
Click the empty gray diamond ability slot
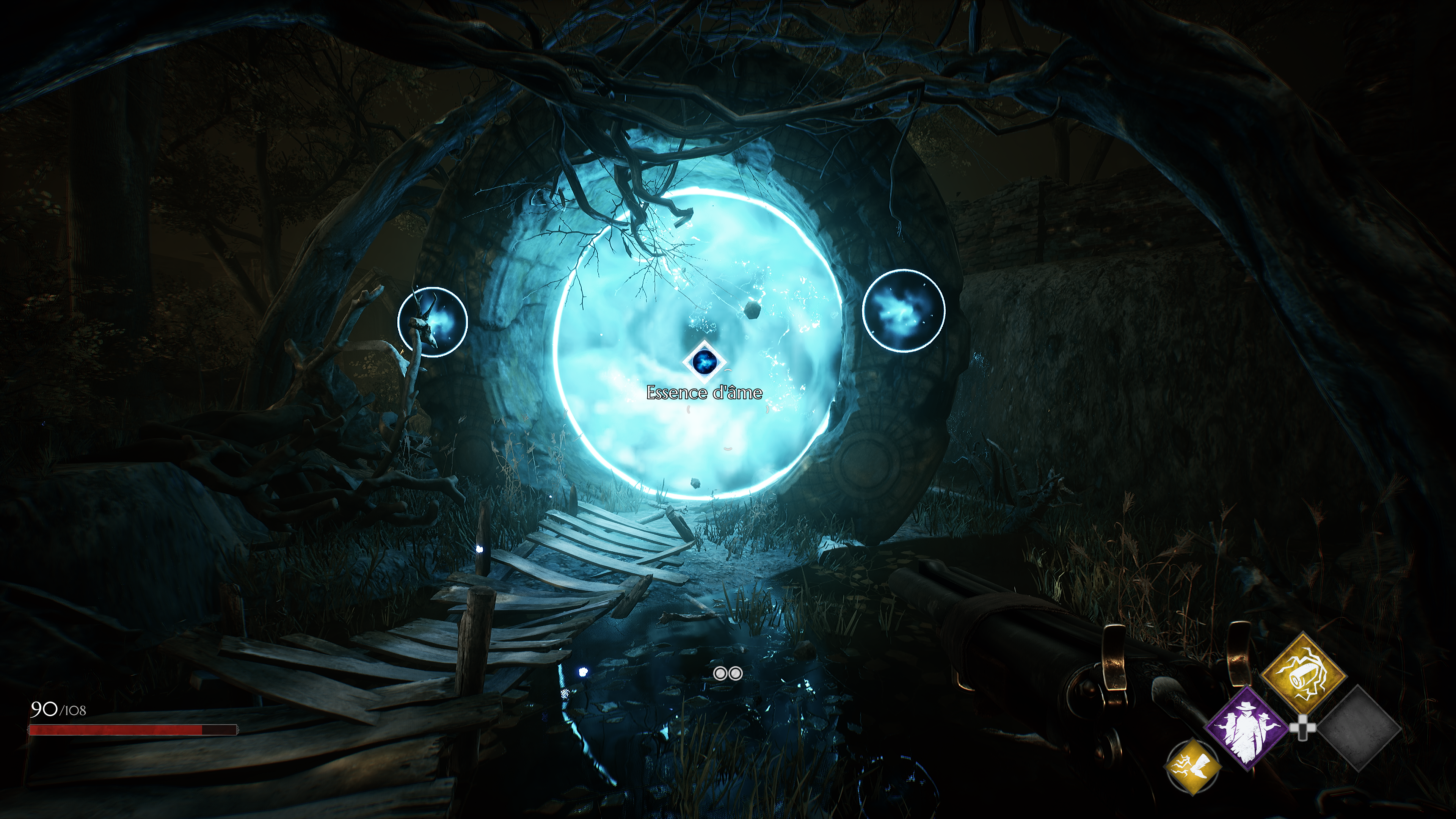(x=1359, y=728)
